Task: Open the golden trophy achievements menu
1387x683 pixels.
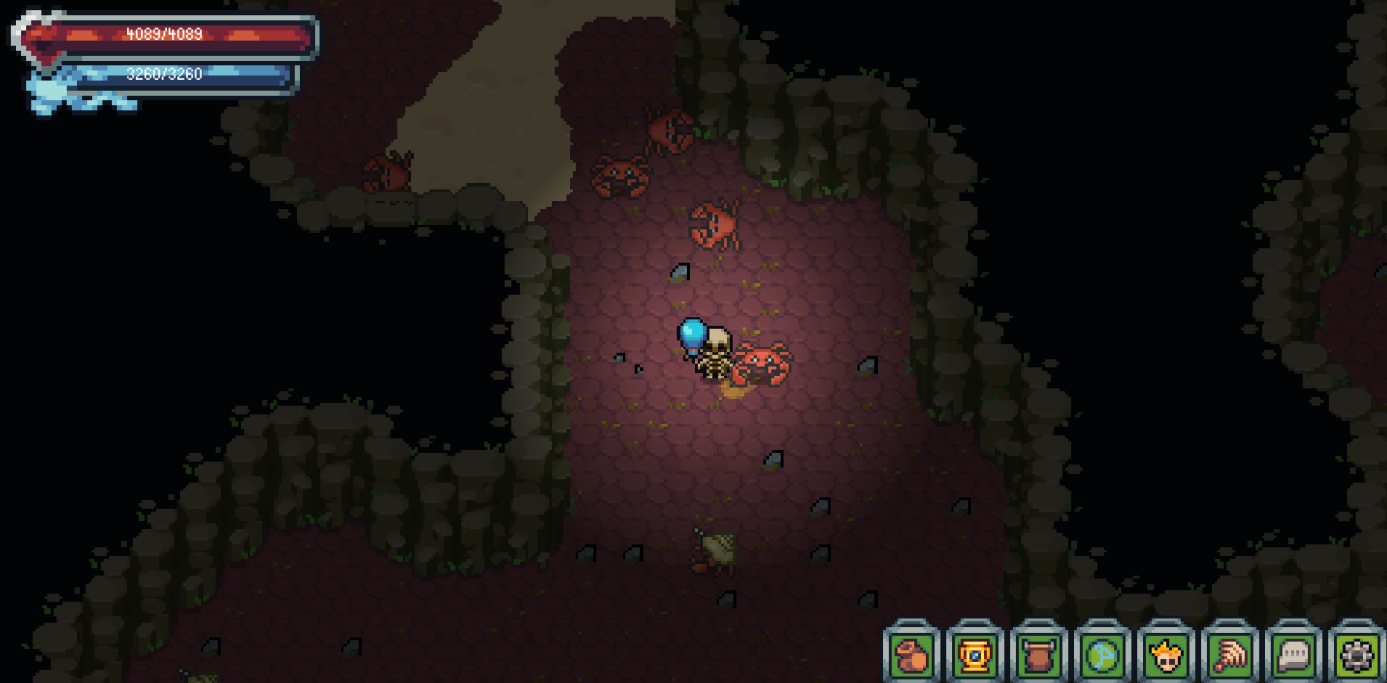Action: point(975,656)
